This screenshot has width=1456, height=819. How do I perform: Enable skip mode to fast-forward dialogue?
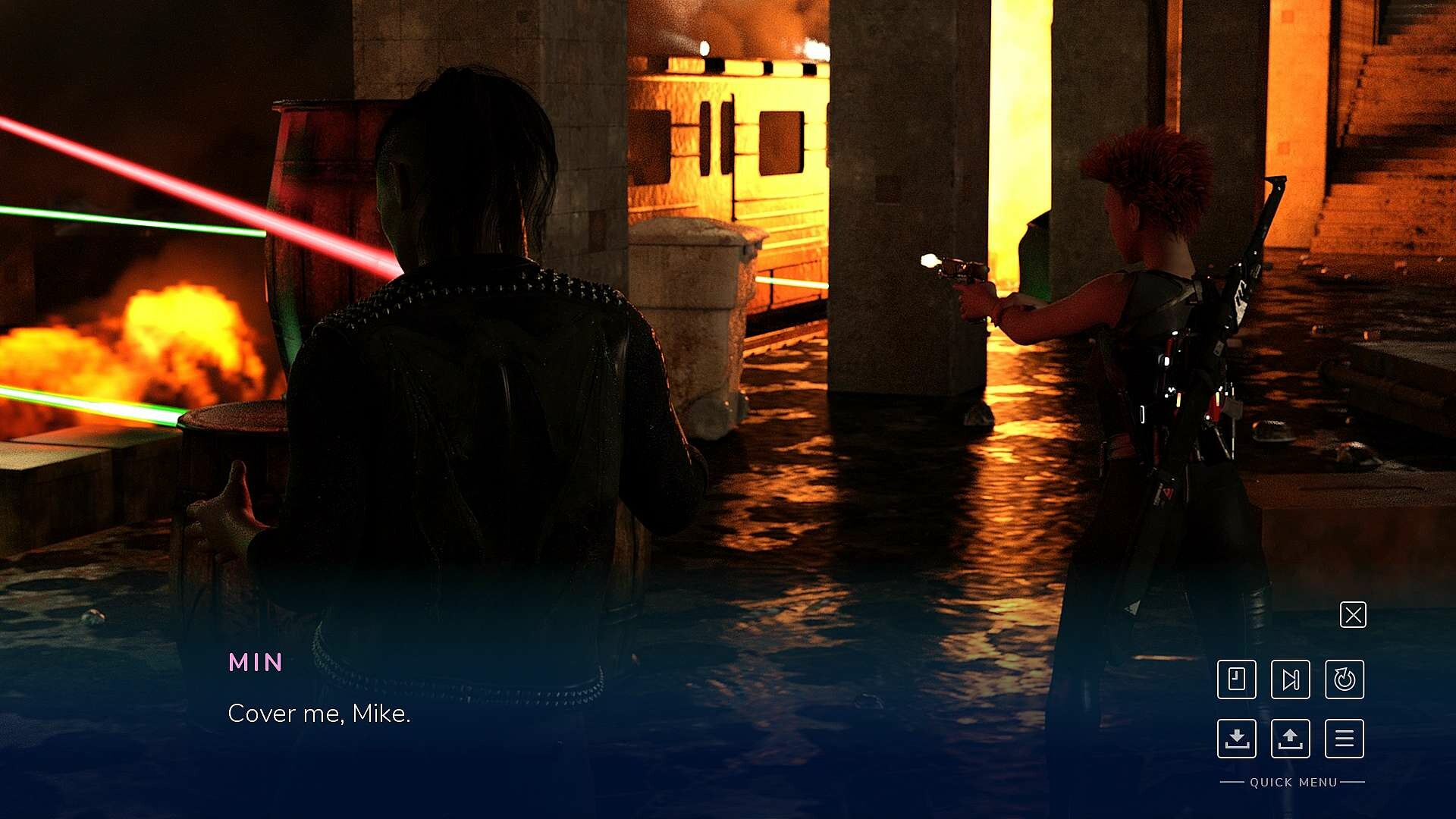[x=1292, y=680]
